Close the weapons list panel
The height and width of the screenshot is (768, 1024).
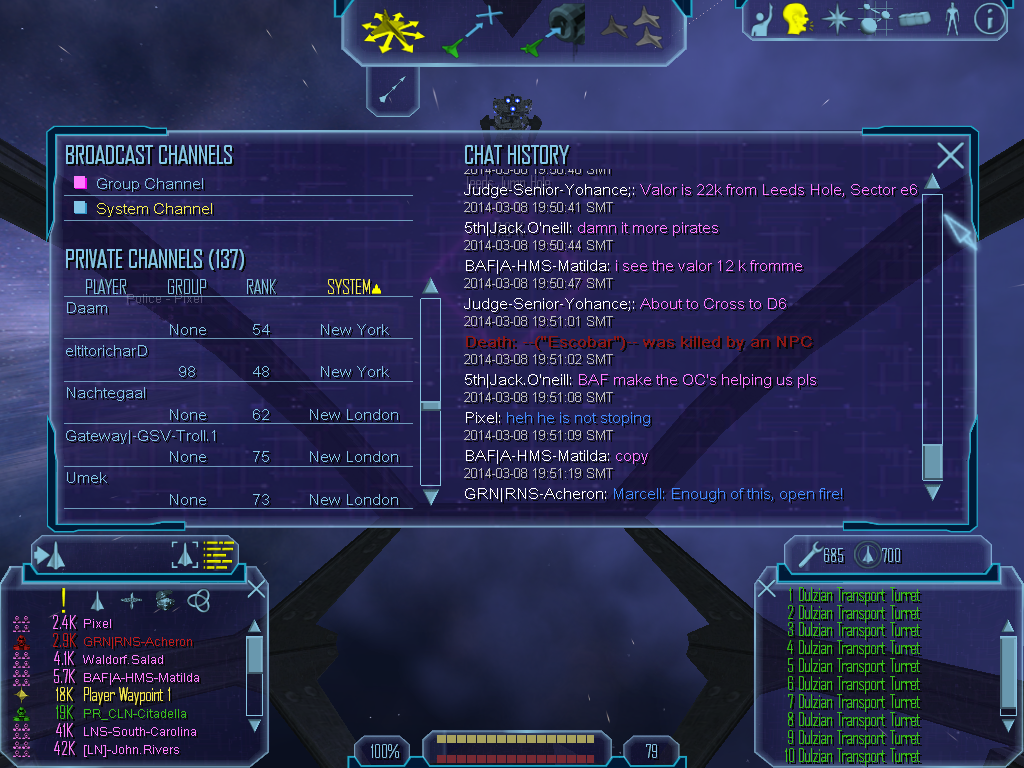767,590
